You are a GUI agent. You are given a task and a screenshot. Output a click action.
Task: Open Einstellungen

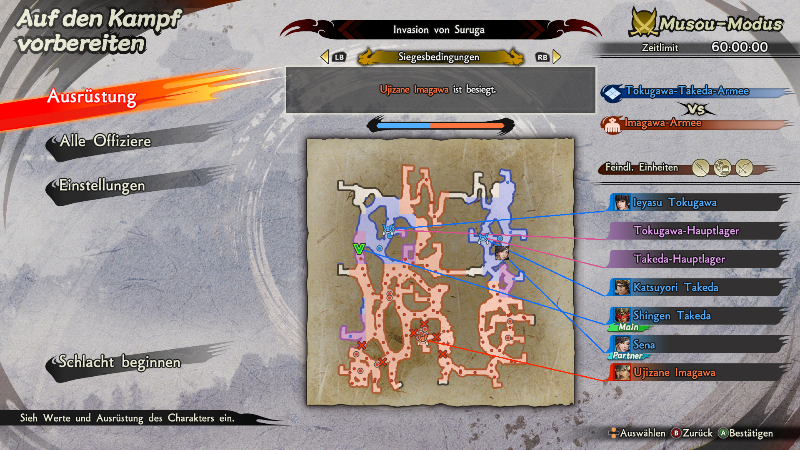(102, 186)
